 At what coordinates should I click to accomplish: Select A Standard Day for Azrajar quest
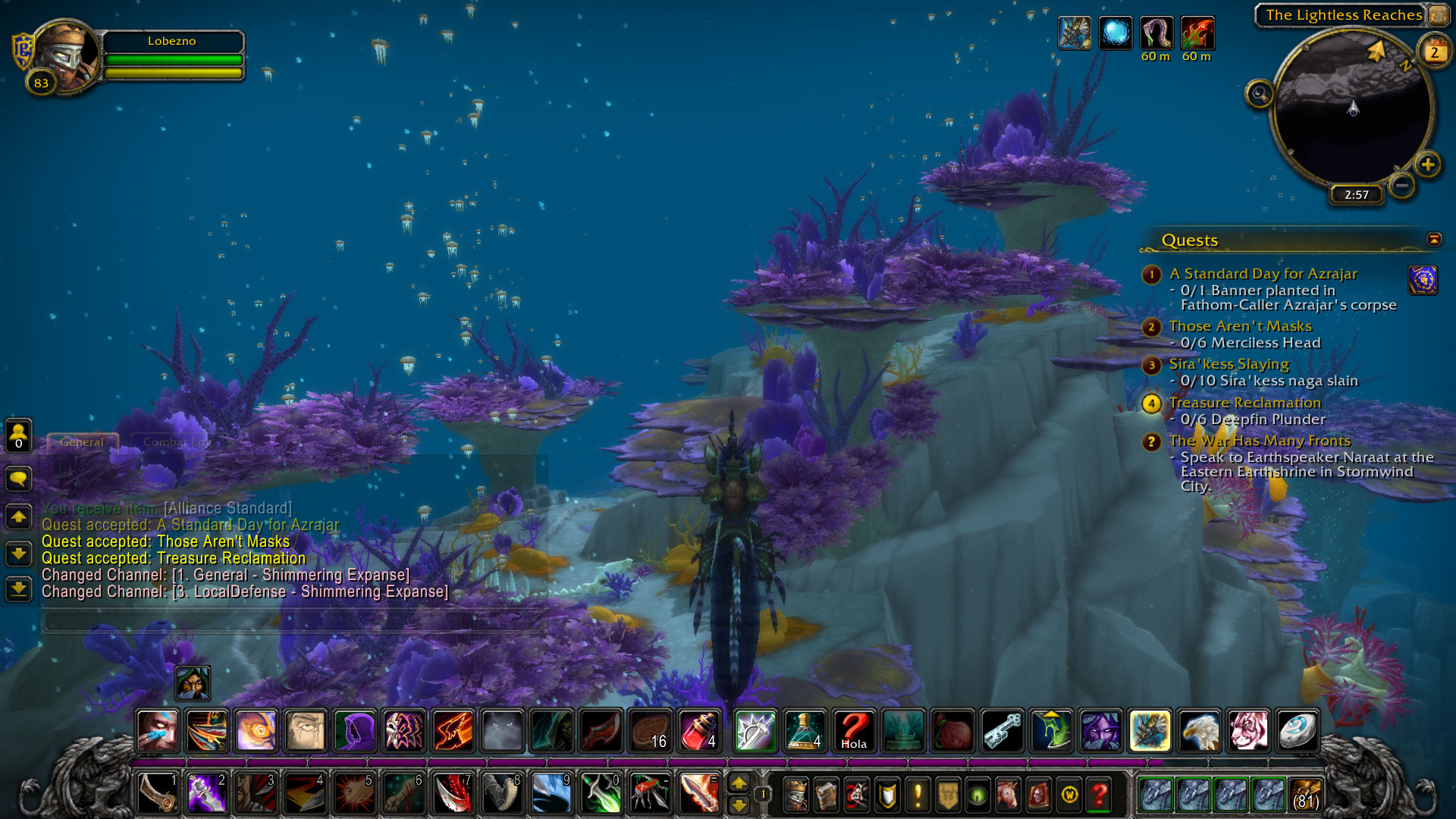click(1263, 274)
